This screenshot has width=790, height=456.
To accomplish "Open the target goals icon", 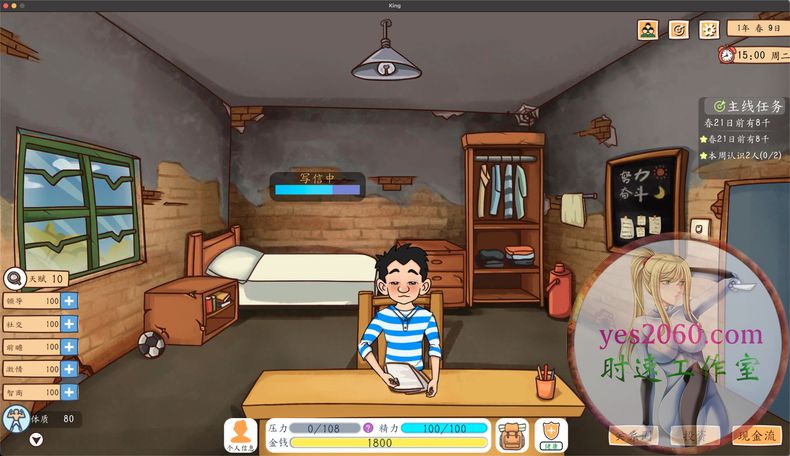I will (678, 30).
